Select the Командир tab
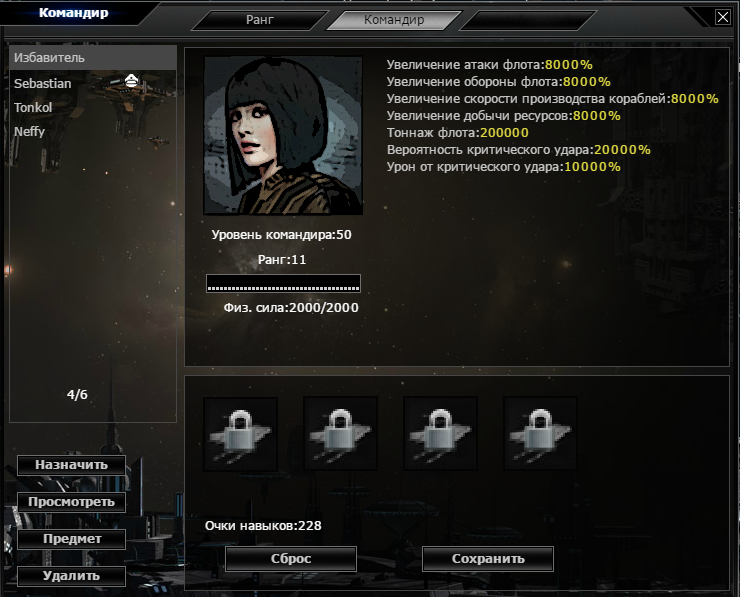 click(394, 20)
